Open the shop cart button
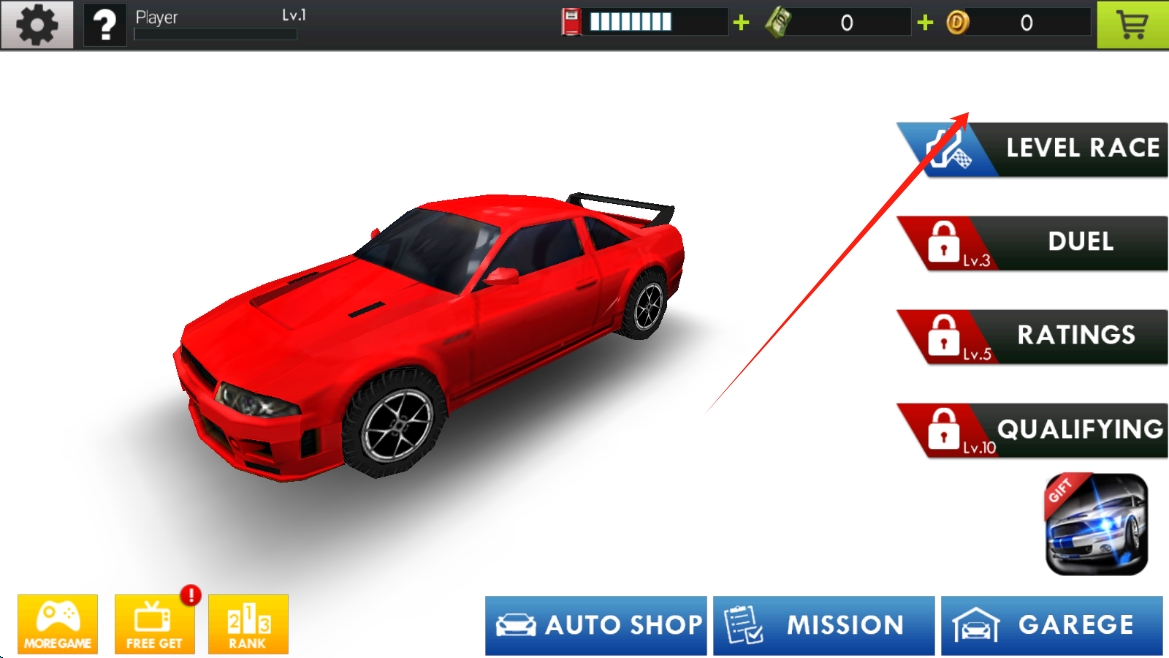This screenshot has height=658, width=1169. [1132, 25]
